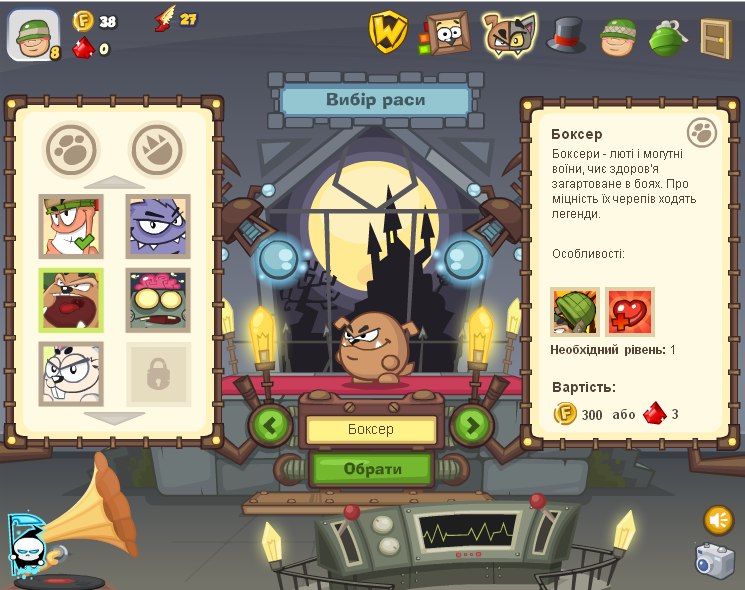This screenshot has width=745, height=590.
Task: Open the green grenade weapons icon
Action: pyautogui.click(x=665, y=36)
